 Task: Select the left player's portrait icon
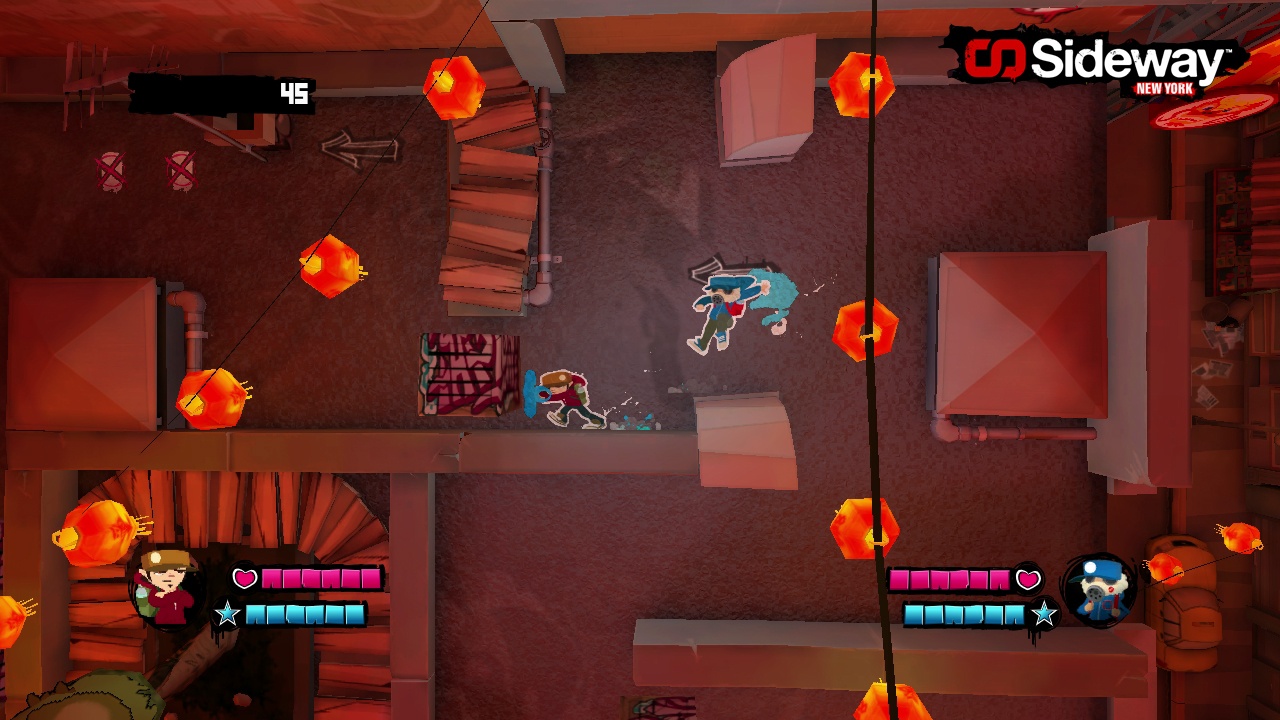coord(163,588)
